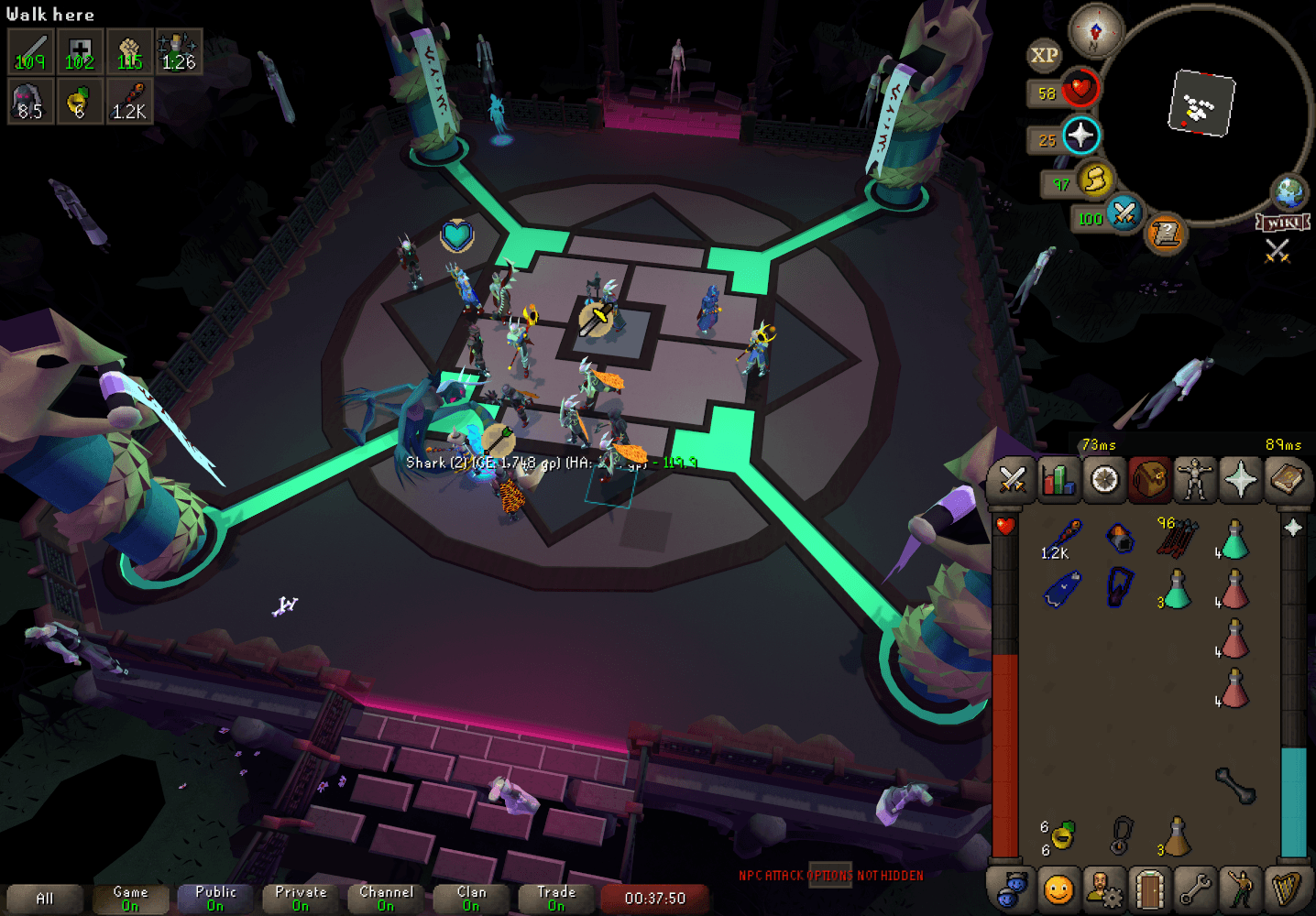Click the Clan chat button
Screen dimensions: 1316x916
click(470, 896)
